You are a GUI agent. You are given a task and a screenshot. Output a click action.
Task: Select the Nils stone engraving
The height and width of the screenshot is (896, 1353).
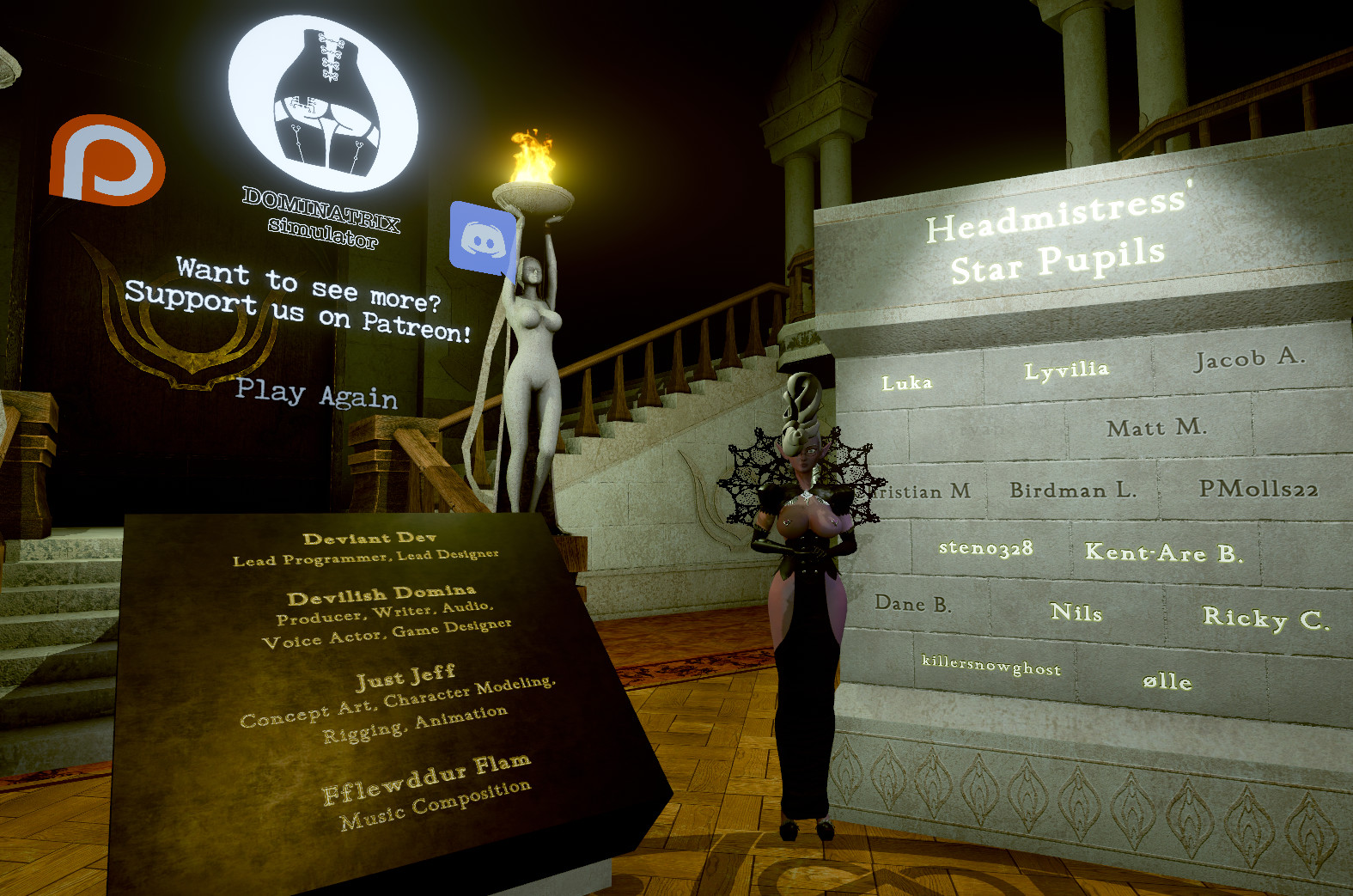1078,613
